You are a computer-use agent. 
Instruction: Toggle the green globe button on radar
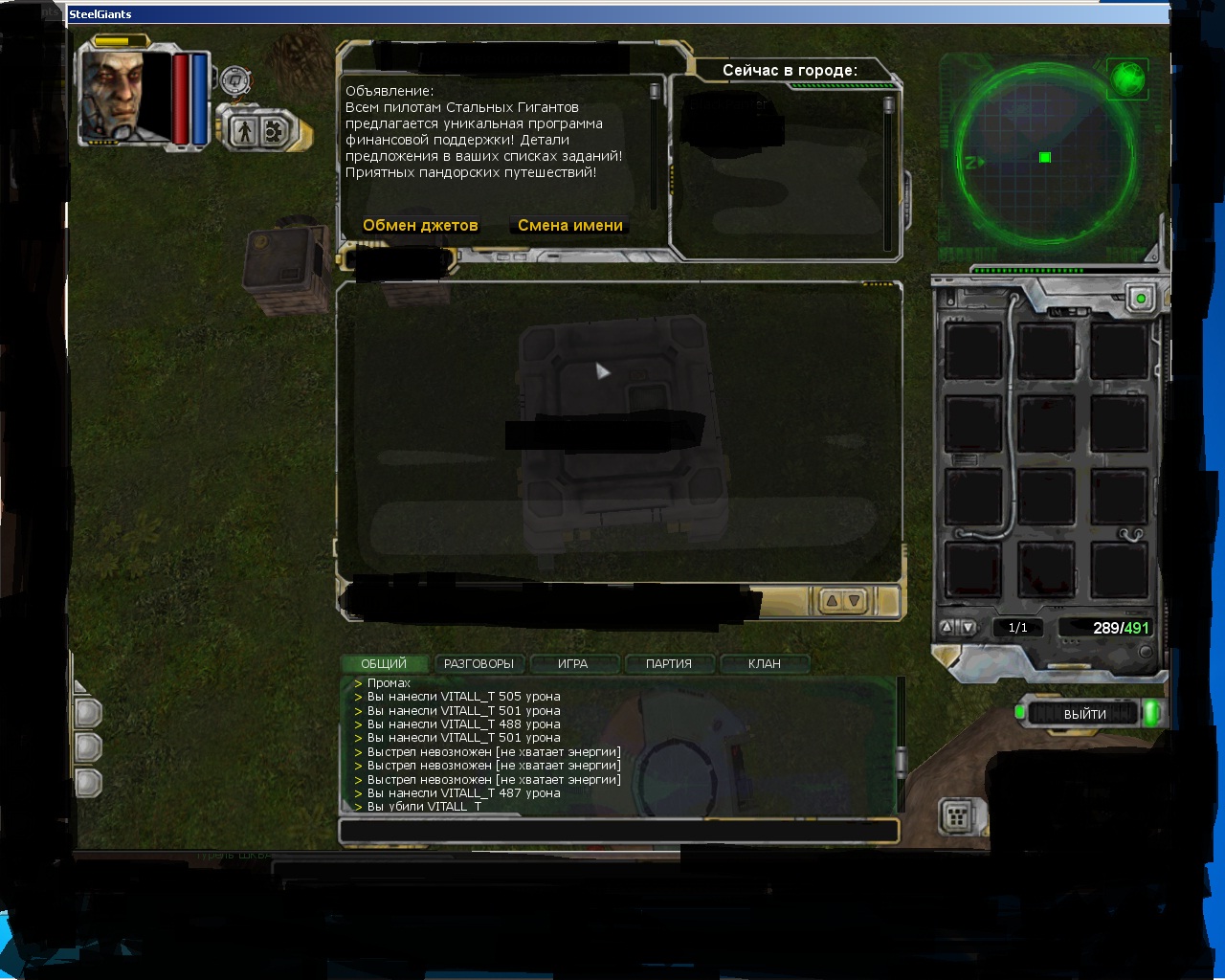click(x=1127, y=78)
